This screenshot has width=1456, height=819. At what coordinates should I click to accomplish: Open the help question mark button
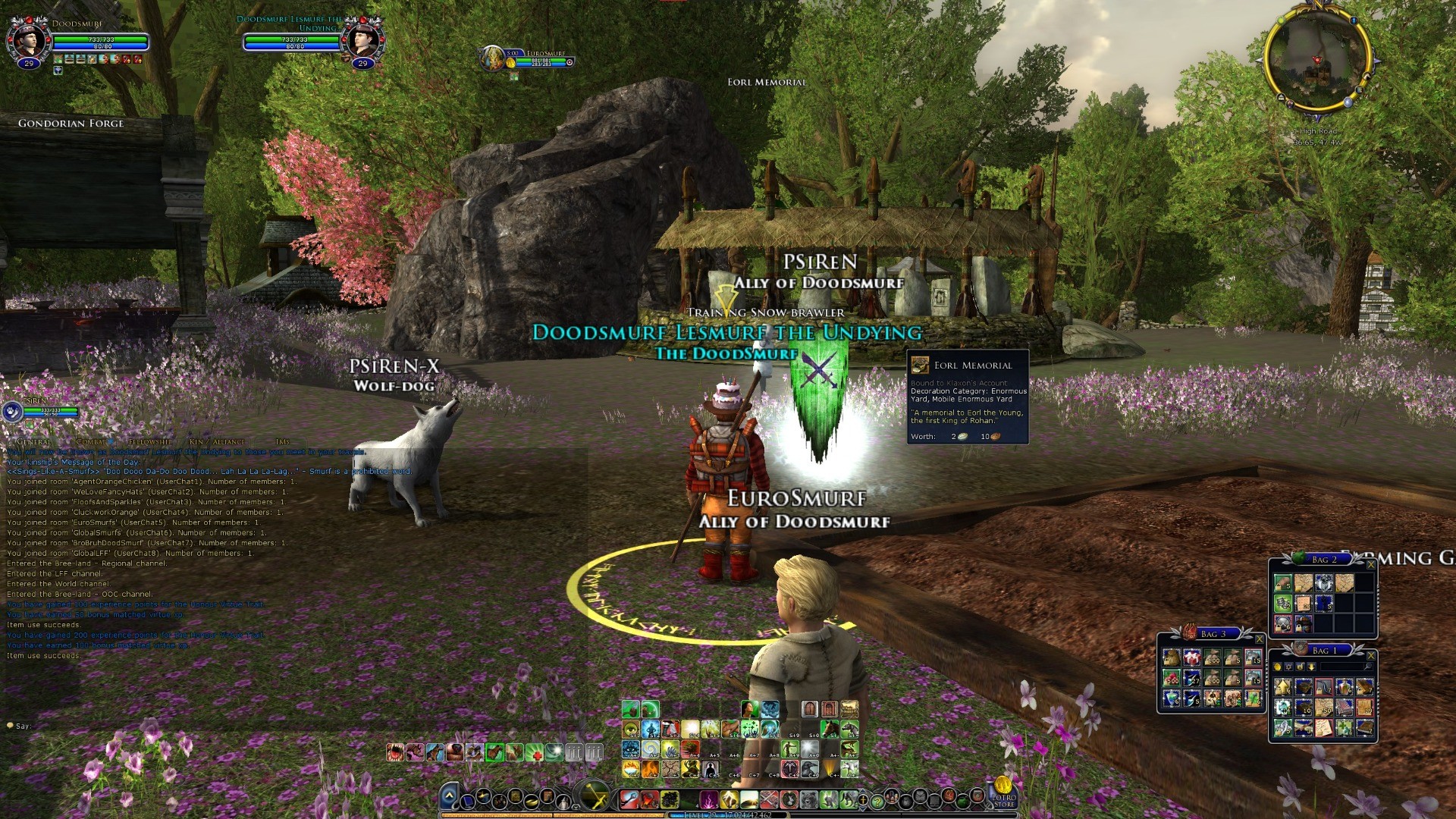(877, 801)
